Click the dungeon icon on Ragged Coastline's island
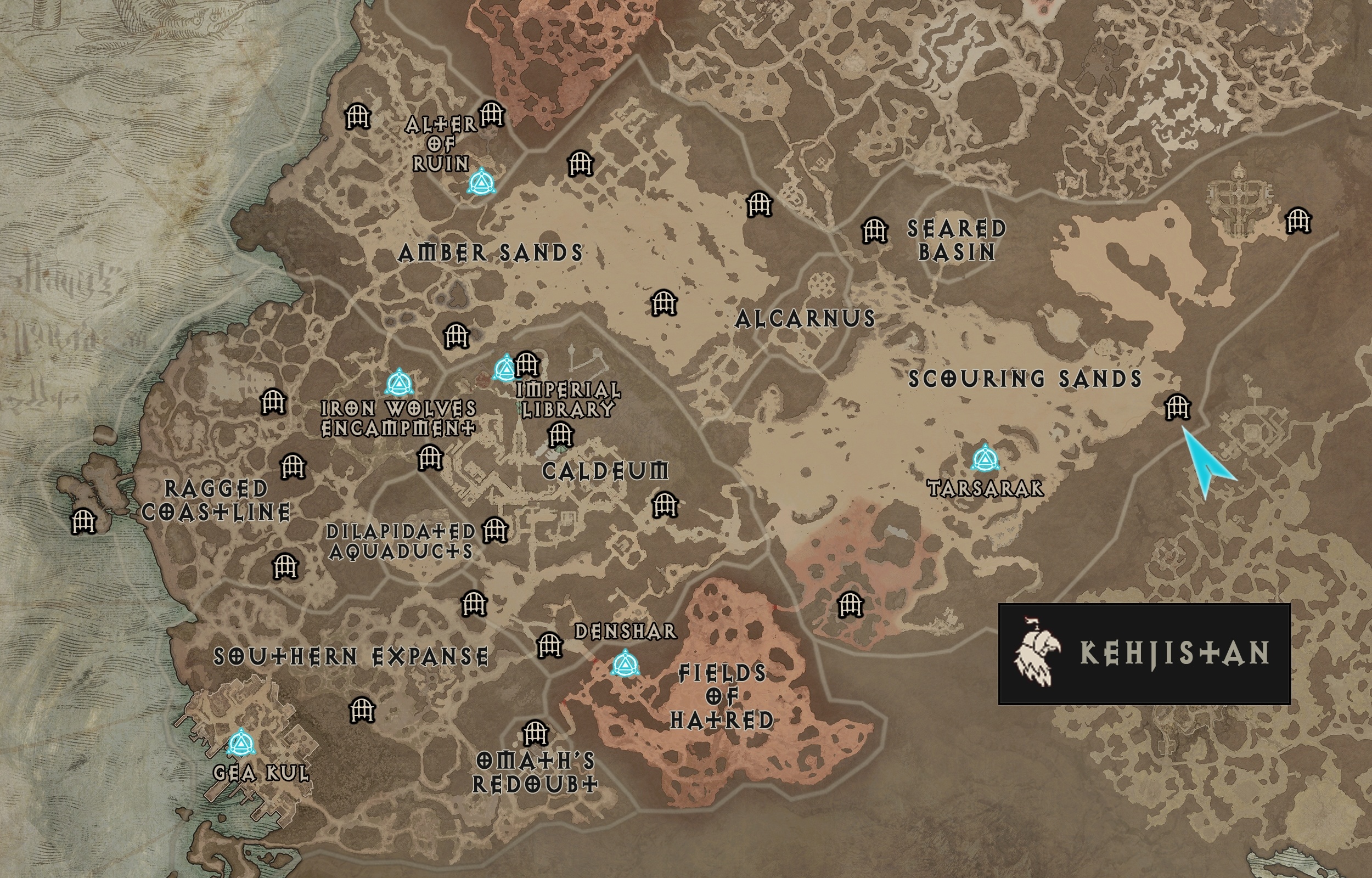 point(85,521)
